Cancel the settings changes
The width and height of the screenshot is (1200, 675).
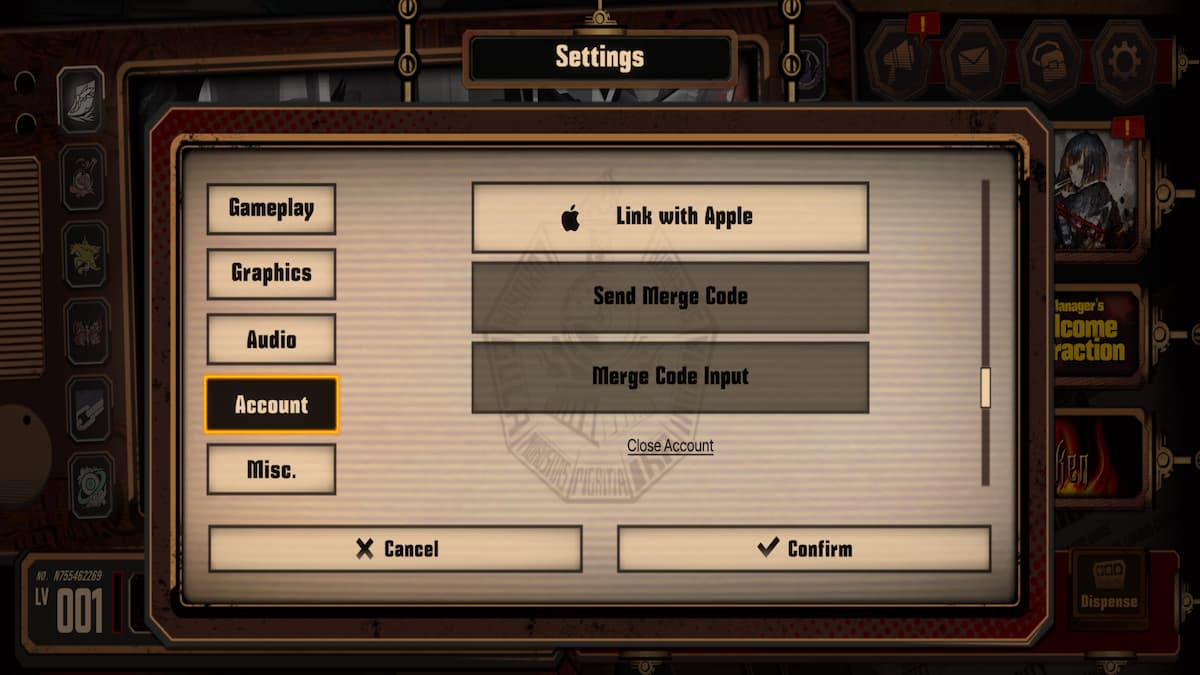click(x=395, y=549)
